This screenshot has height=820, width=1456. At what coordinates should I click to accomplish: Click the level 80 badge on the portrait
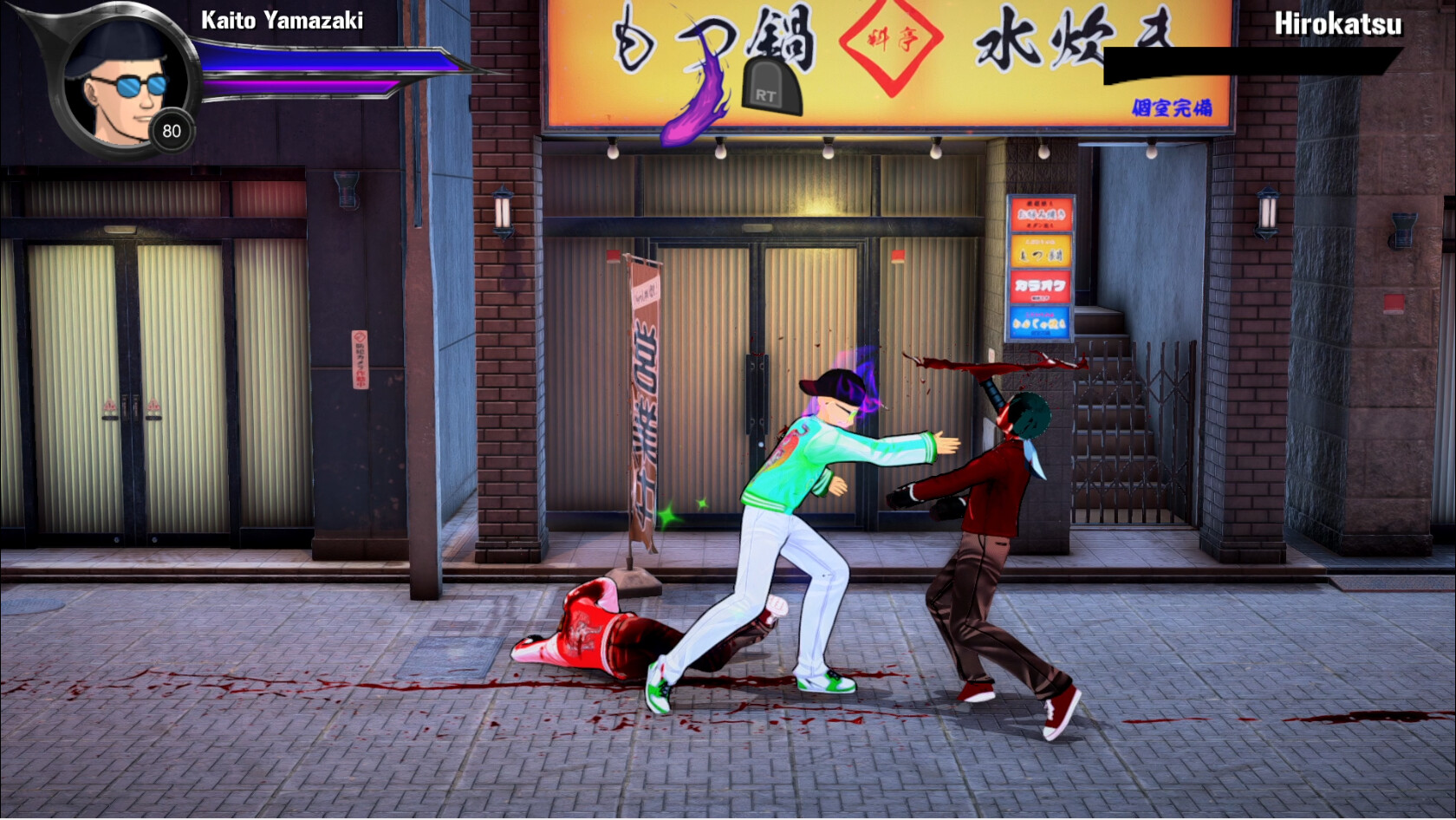(x=171, y=130)
